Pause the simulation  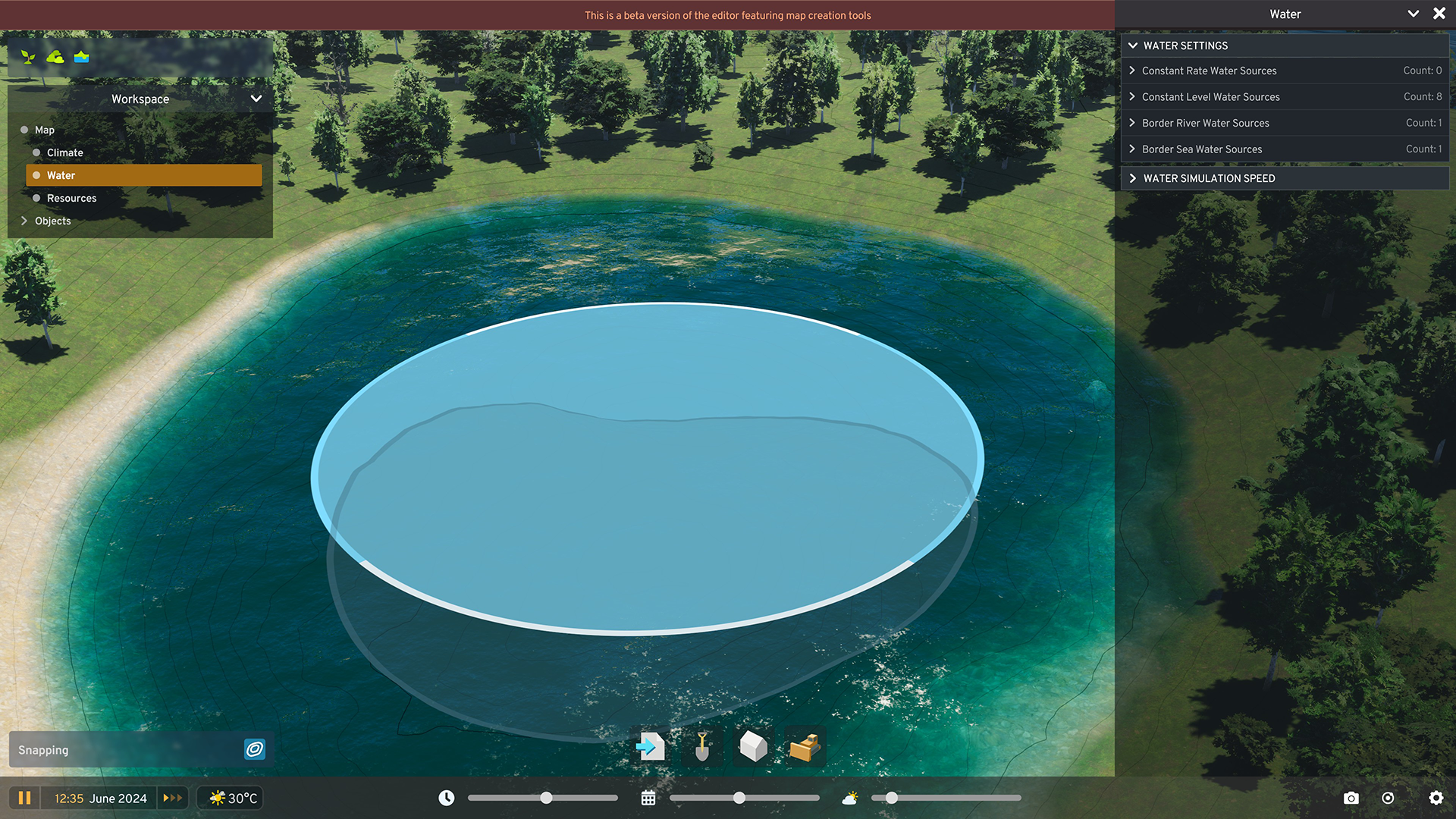(25, 798)
